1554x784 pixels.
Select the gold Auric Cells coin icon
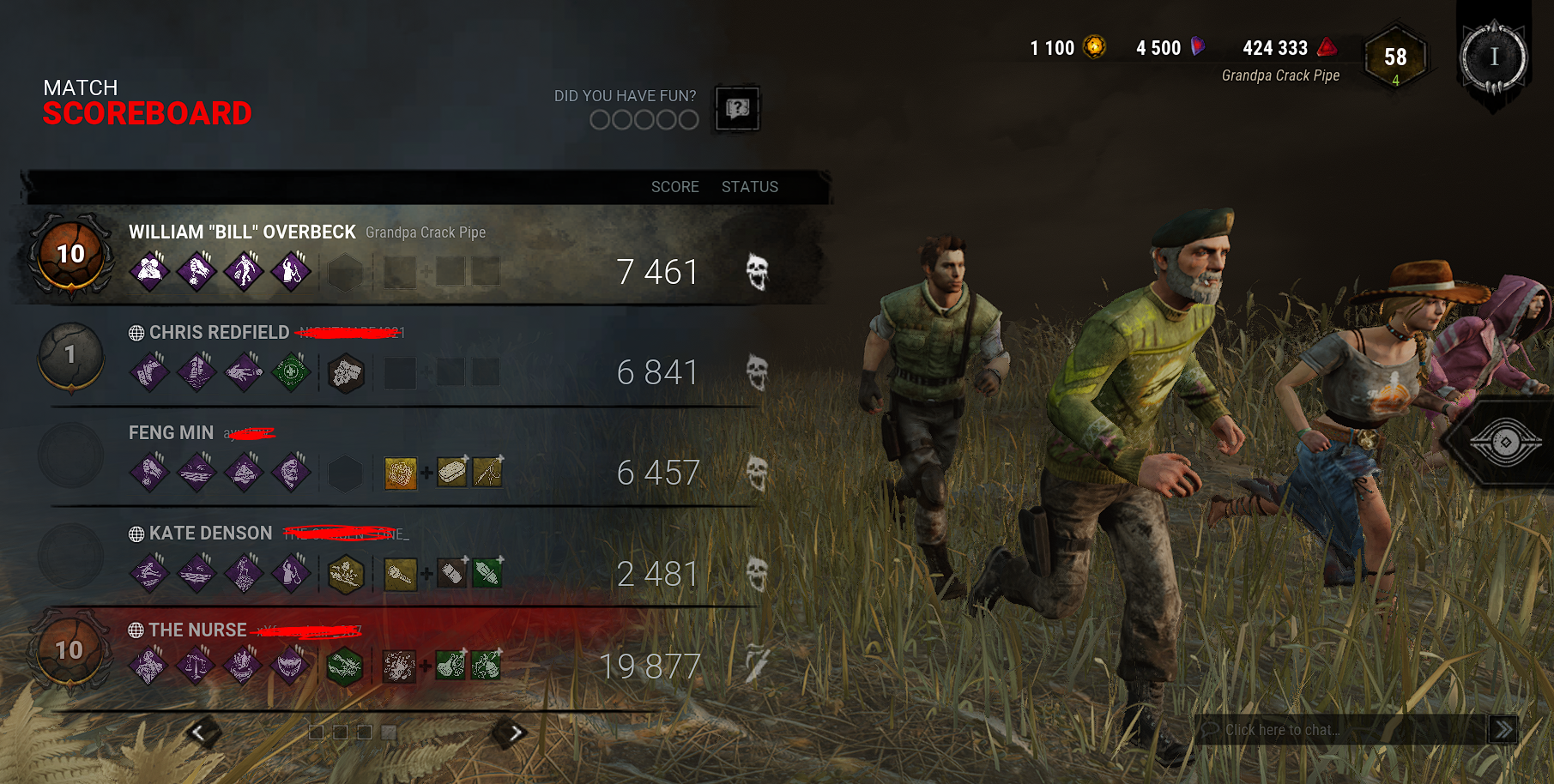point(1096,48)
